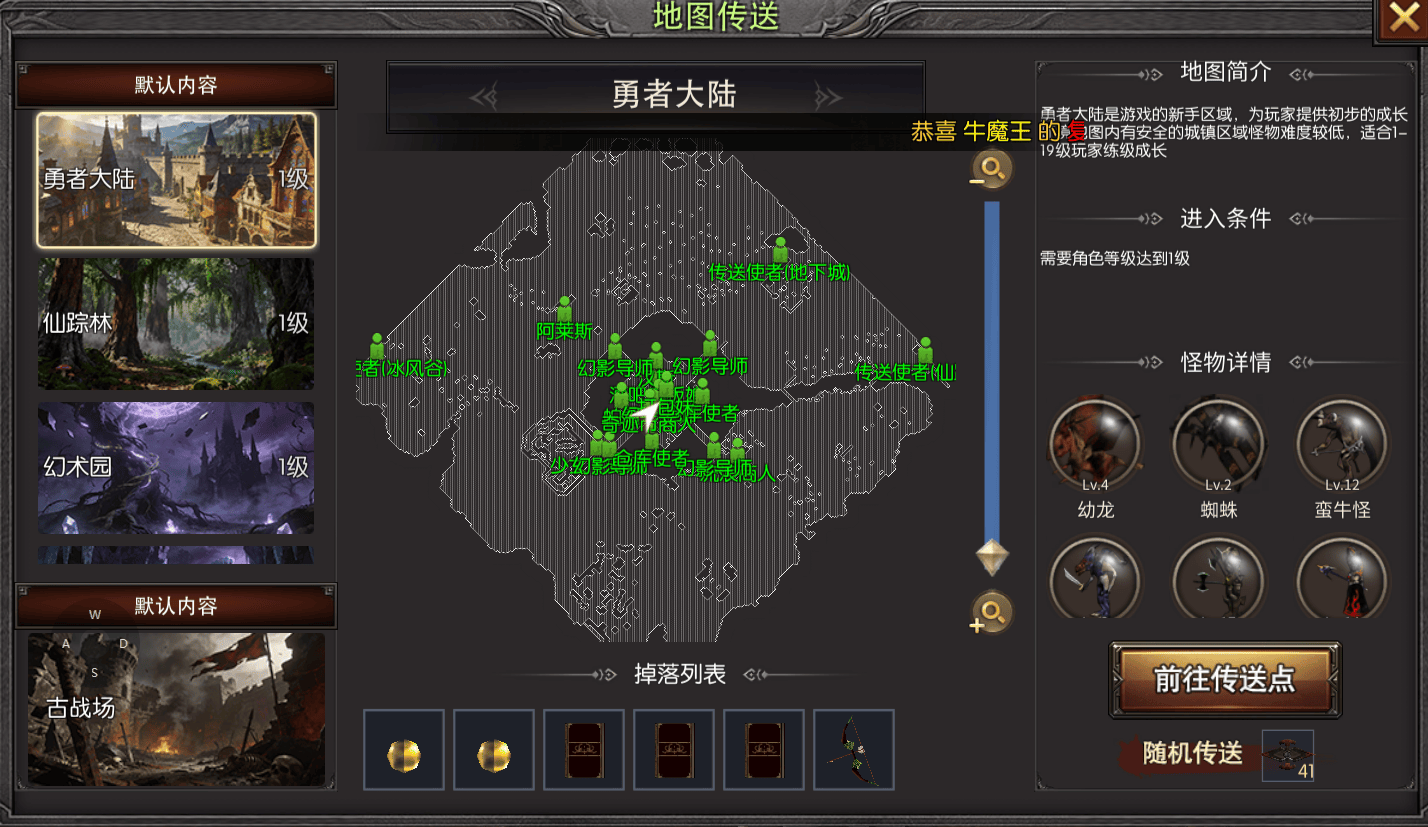Click the 仓库使者 NPC marker

652,439
